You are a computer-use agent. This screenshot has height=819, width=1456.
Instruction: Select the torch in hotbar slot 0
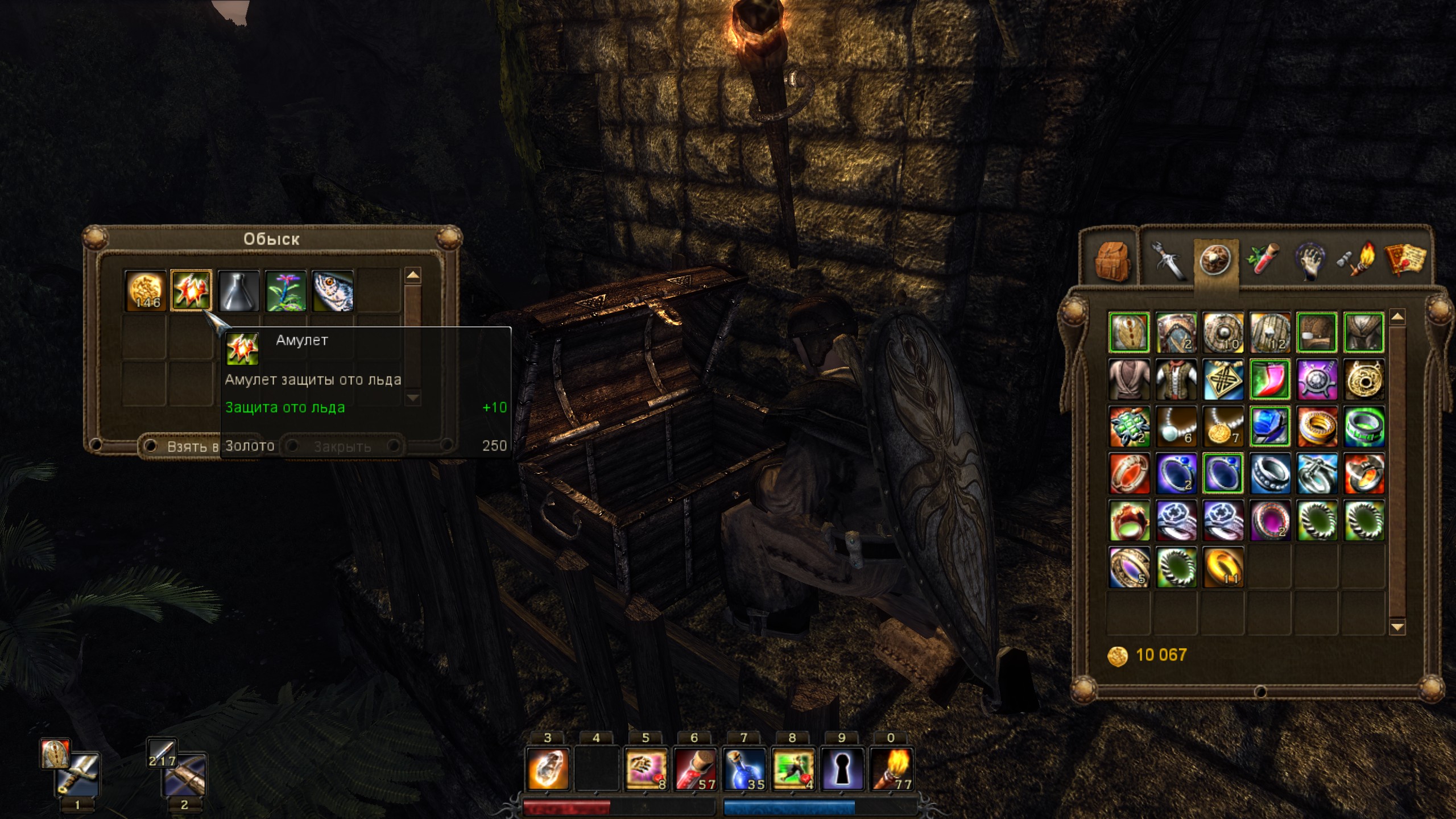[x=891, y=769]
